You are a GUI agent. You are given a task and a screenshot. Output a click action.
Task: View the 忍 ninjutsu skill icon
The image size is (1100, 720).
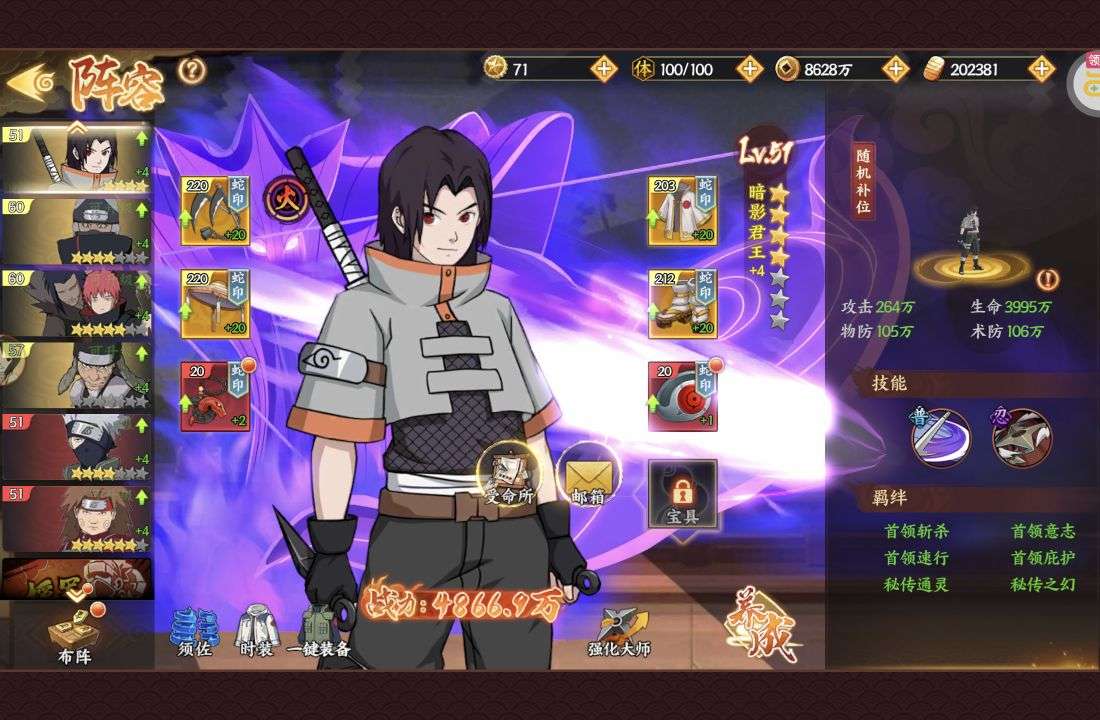(1021, 437)
